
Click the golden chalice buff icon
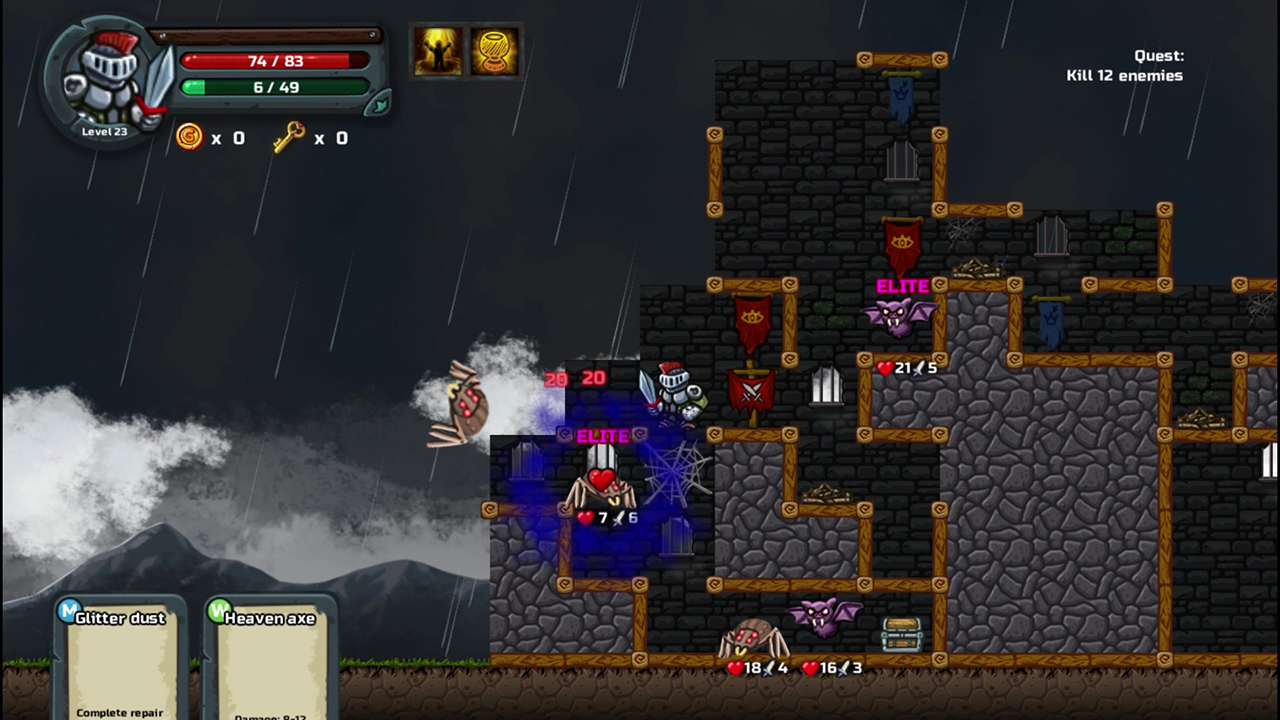click(495, 54)
